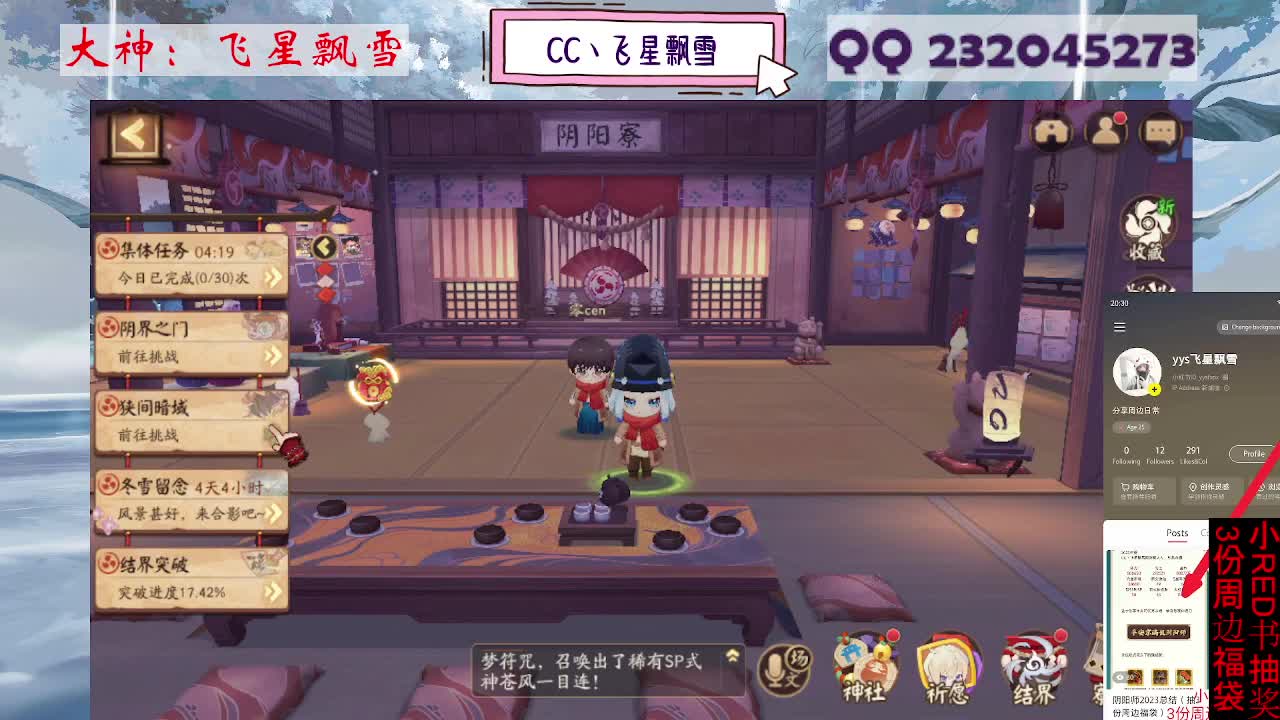The image size is (1280, 720).
Task: Tap the gold back arrow at top left
Action: tap(131, 135)
